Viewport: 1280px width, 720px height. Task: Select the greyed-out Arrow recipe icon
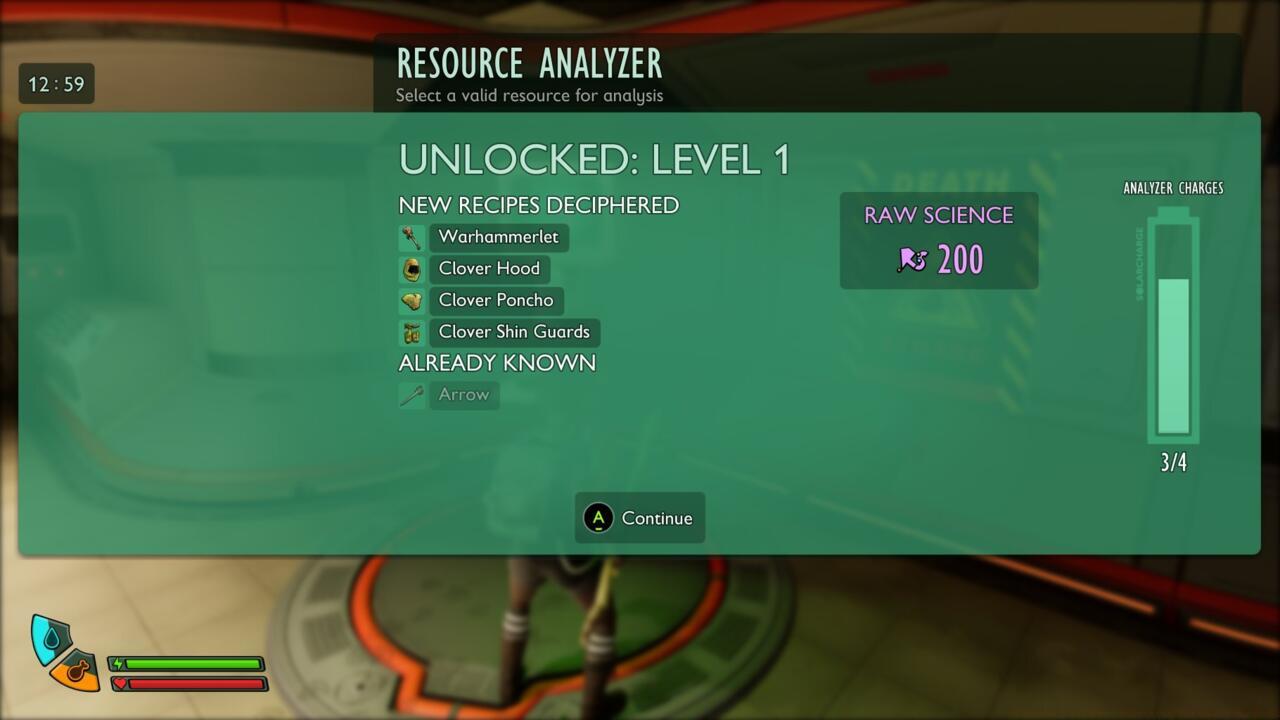411,394
